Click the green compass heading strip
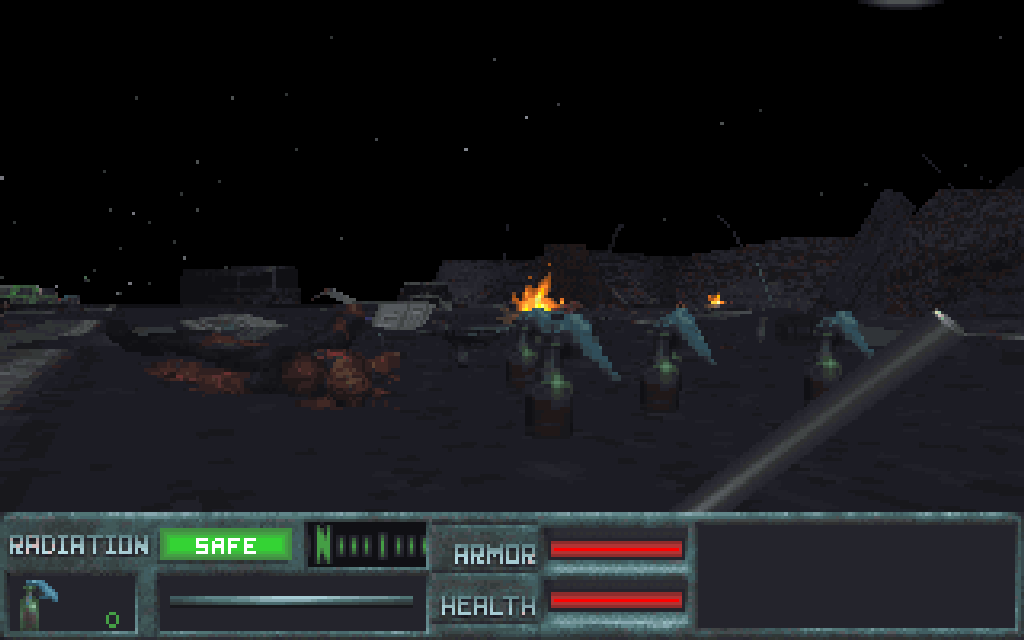This screenshot has height=640, width=1024. pyautogui.click(x=367, y=545)
